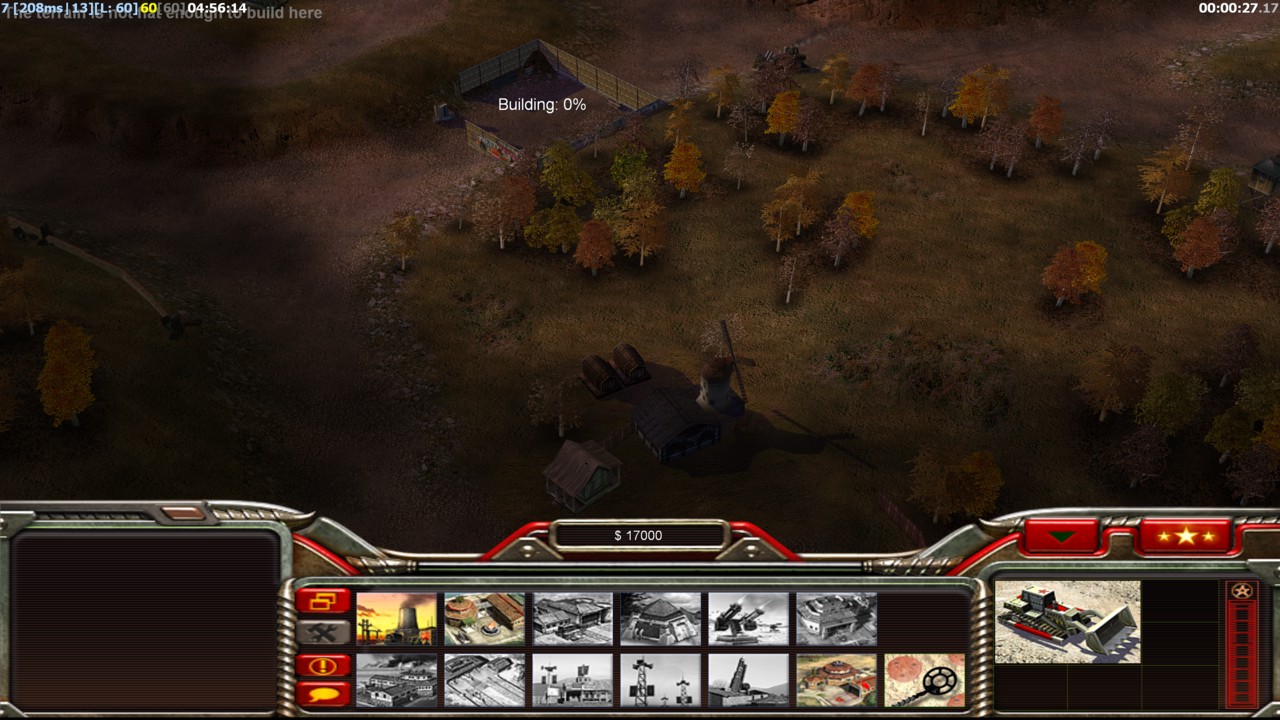Activate the Clear Mines detector command
Viewport: 1280px width, 720px height.
pos(924,680)
